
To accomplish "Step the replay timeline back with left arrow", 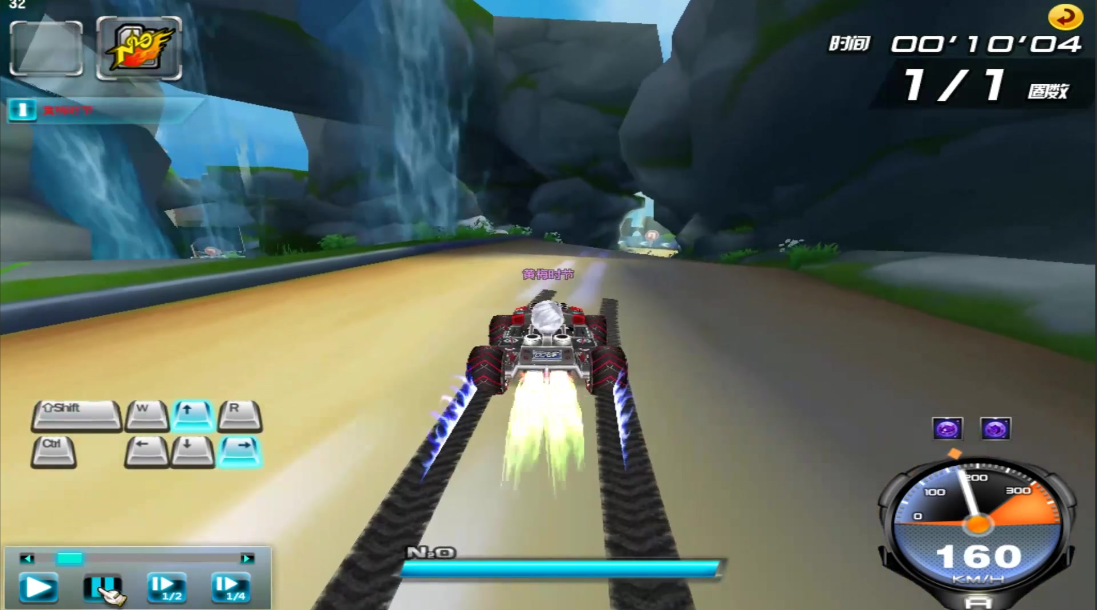I will [x=27, y=558].
